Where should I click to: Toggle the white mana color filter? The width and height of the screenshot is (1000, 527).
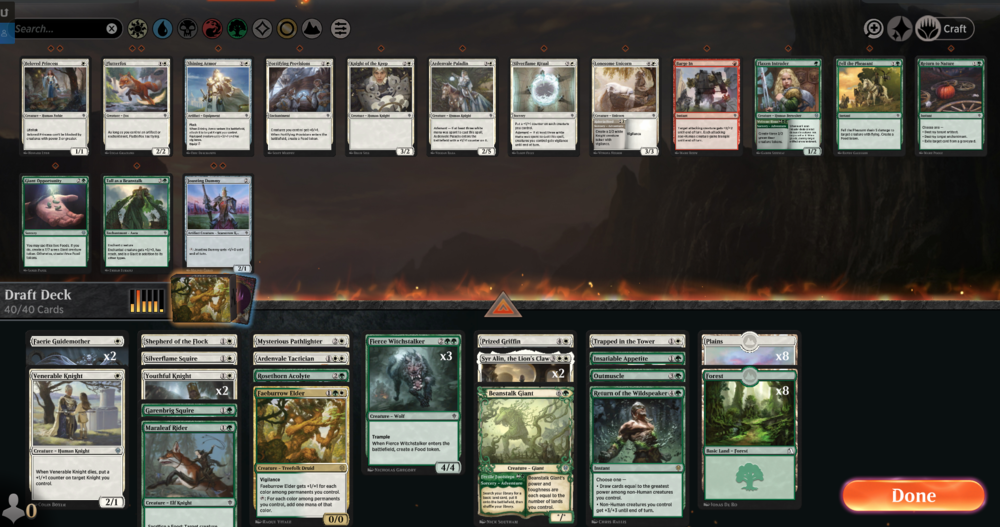tap(138, 28)
